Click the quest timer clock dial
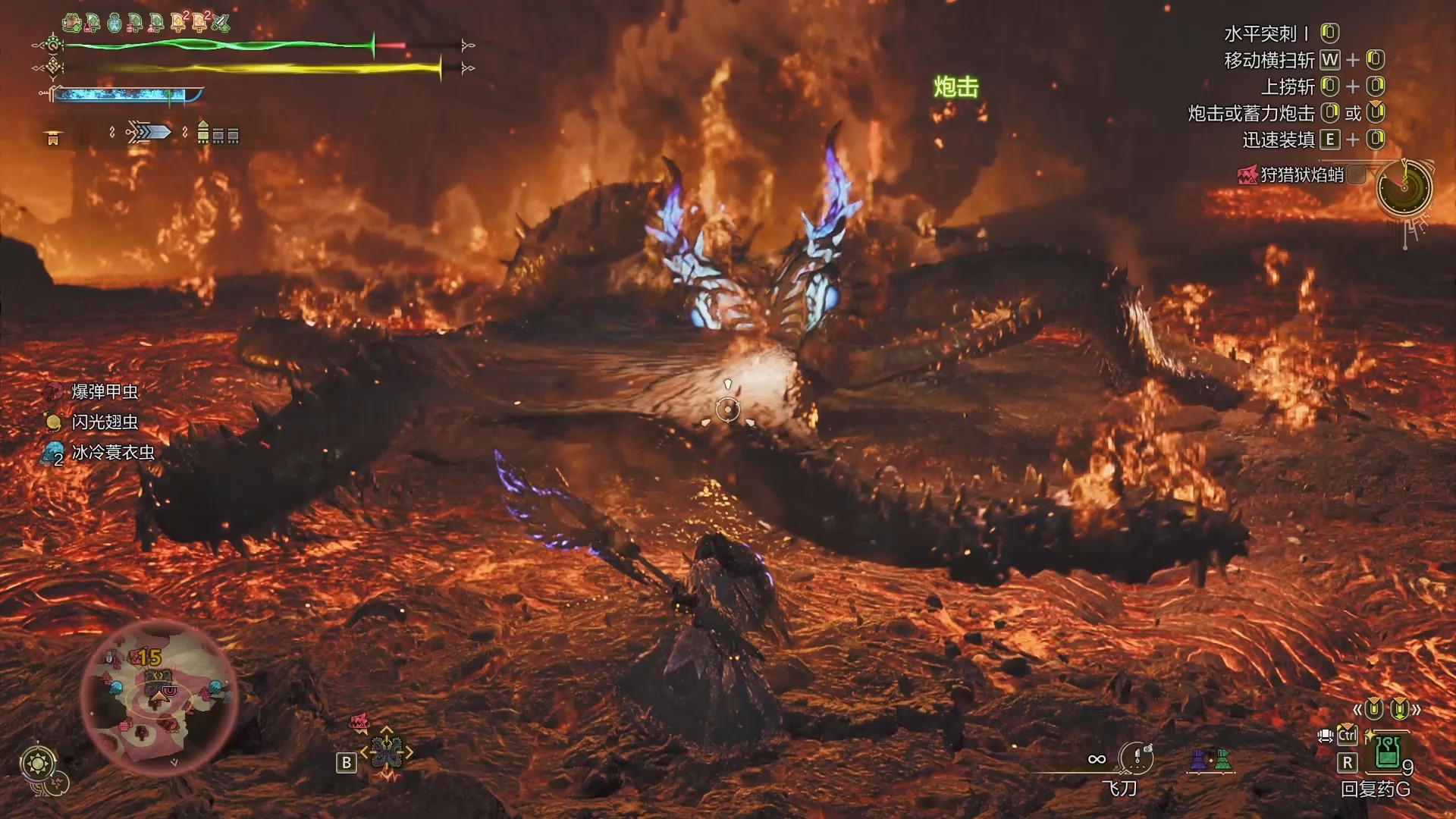1456x819 pixels. (x=1404, y=187)
